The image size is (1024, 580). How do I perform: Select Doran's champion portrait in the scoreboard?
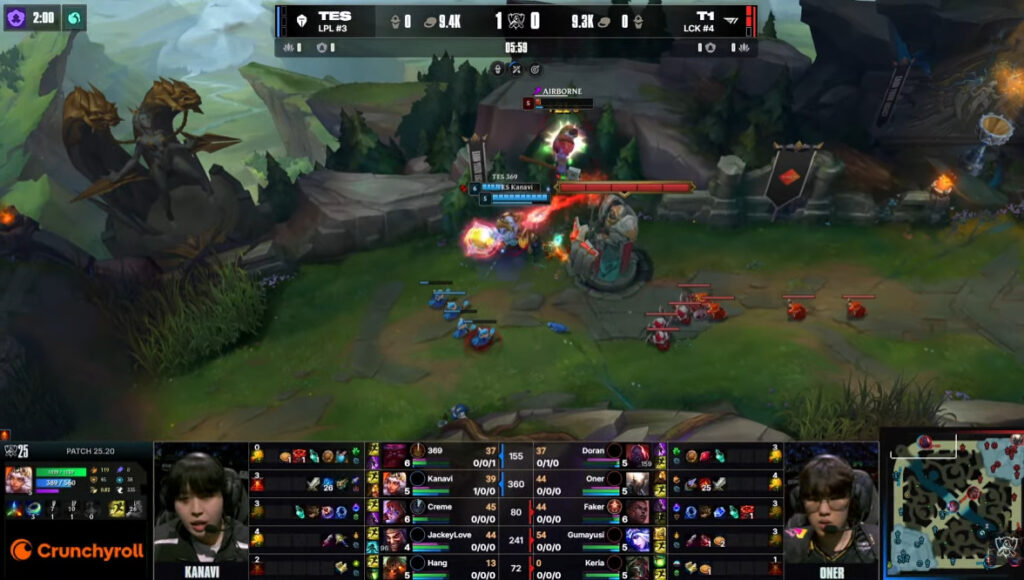tap(637, 455)
